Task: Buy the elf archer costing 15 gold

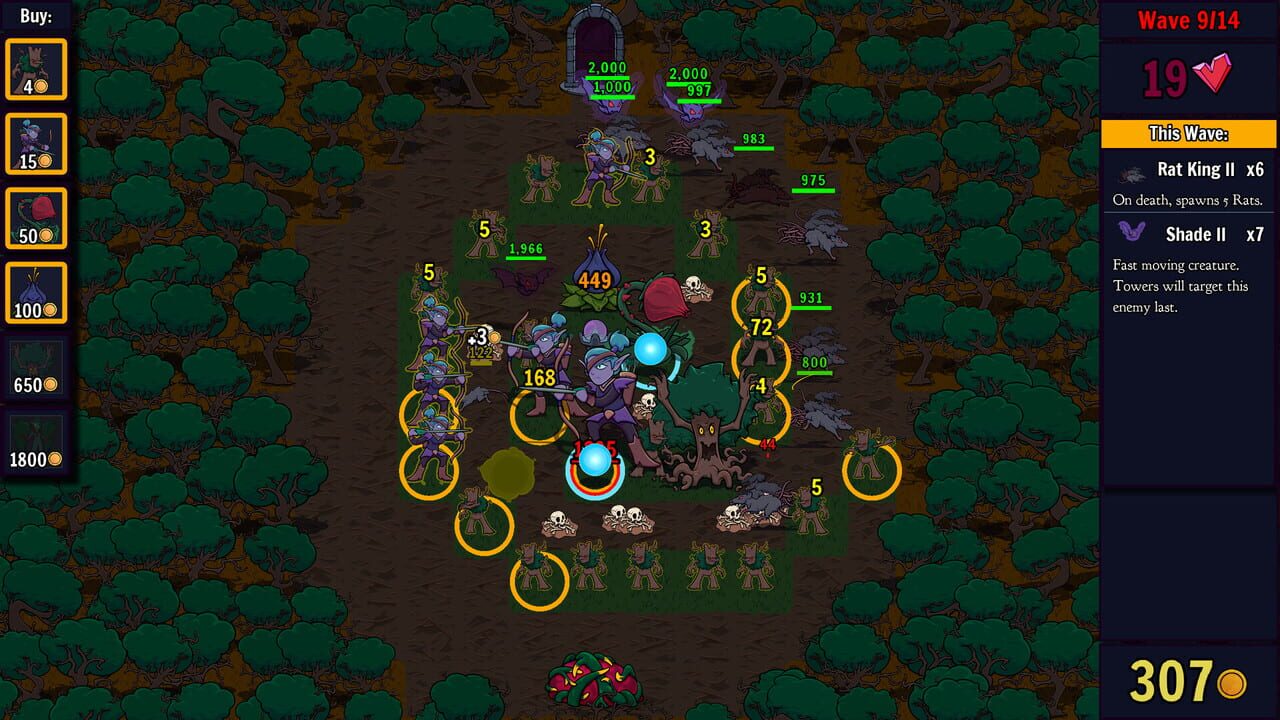Action: pyautogui.click(x=37, y=143)
